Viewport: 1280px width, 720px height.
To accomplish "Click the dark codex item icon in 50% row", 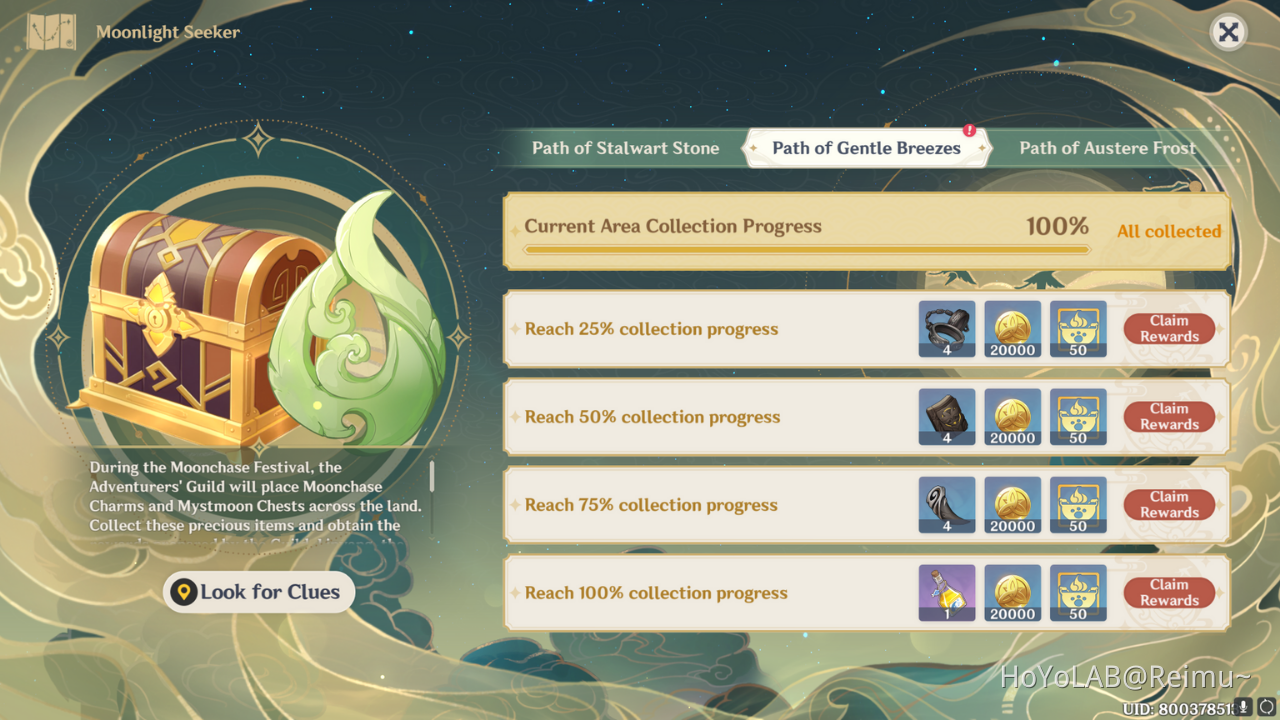I will coord(946,417).
